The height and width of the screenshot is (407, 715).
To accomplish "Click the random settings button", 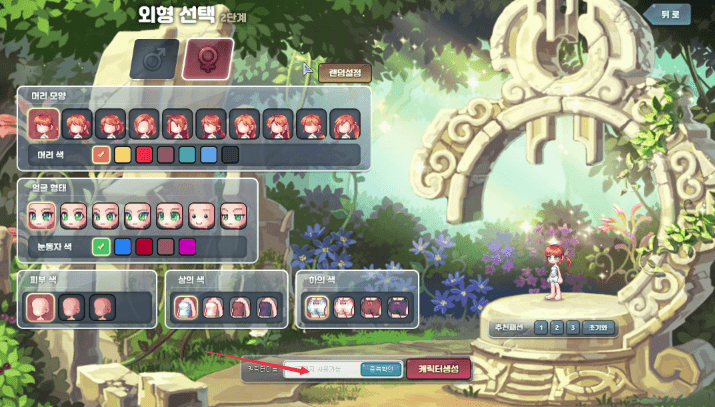I will pyautogui.click(x=345, y=73).
